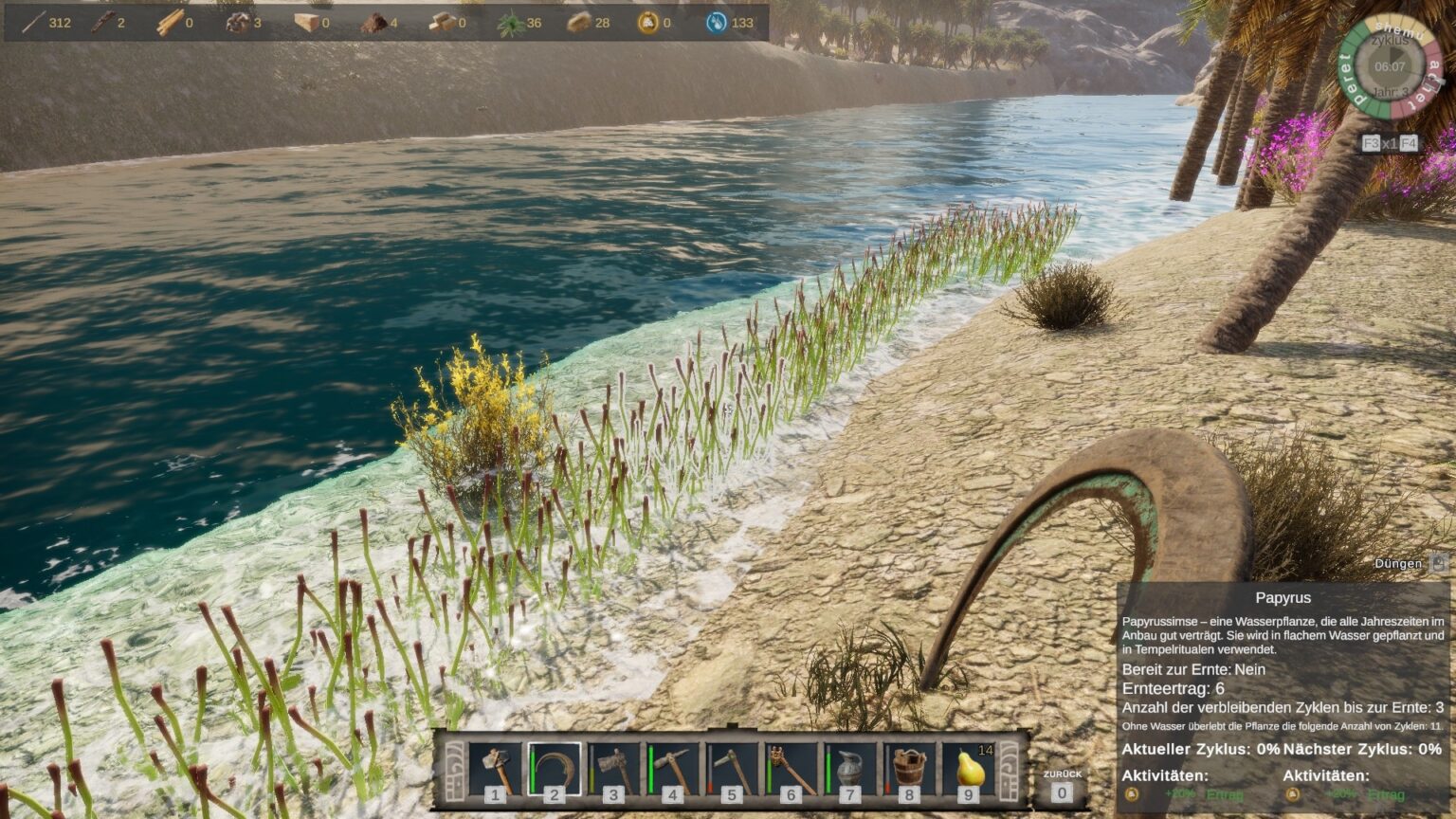The image size is (1456, 819).
Task: Select the hammer in hotbar slot 1
Action: (x=496, y=768)
